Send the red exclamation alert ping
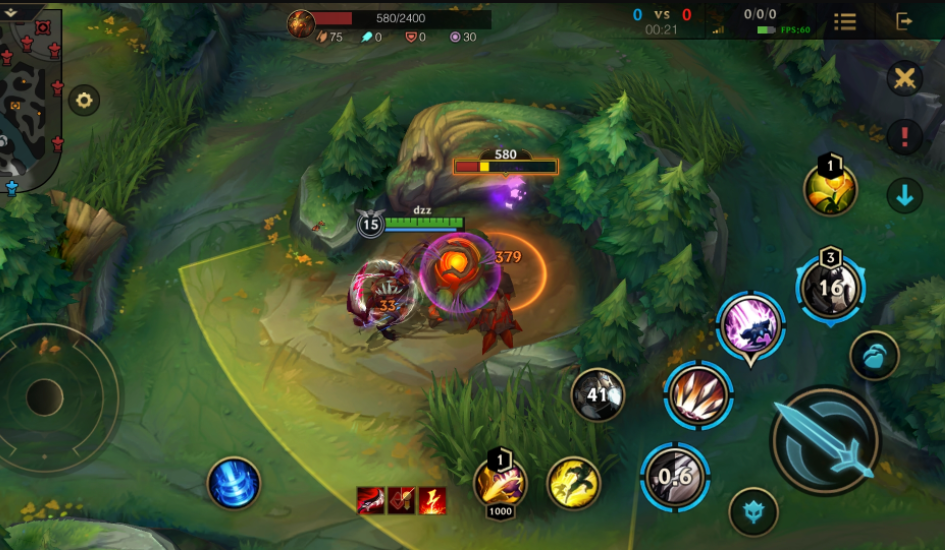Screen dimensions: 945x550 tap(904, 137)
